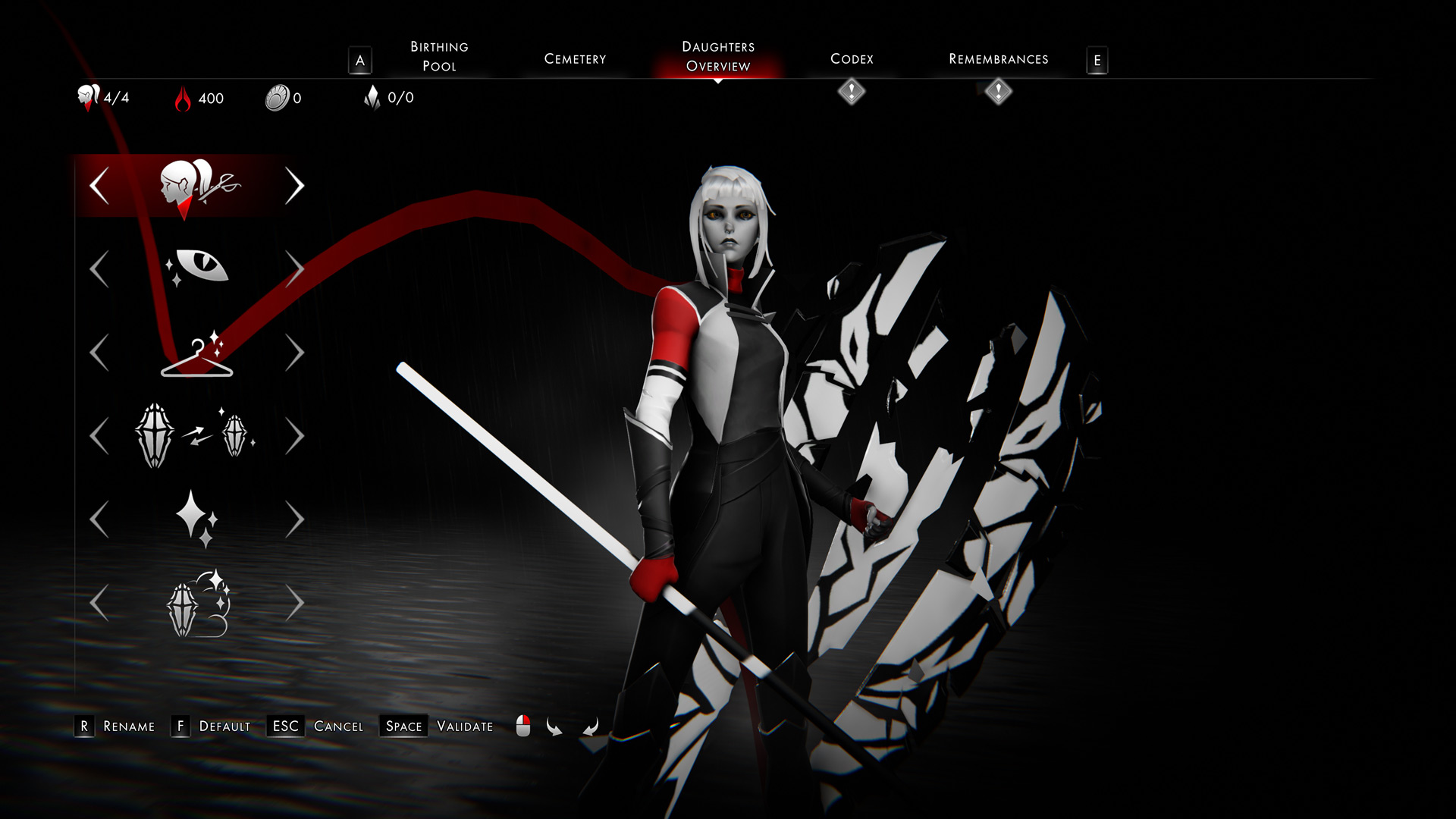1456x819 pixels.
Task: Click the daughters counter showing 4/4
Action: point(101,98)
